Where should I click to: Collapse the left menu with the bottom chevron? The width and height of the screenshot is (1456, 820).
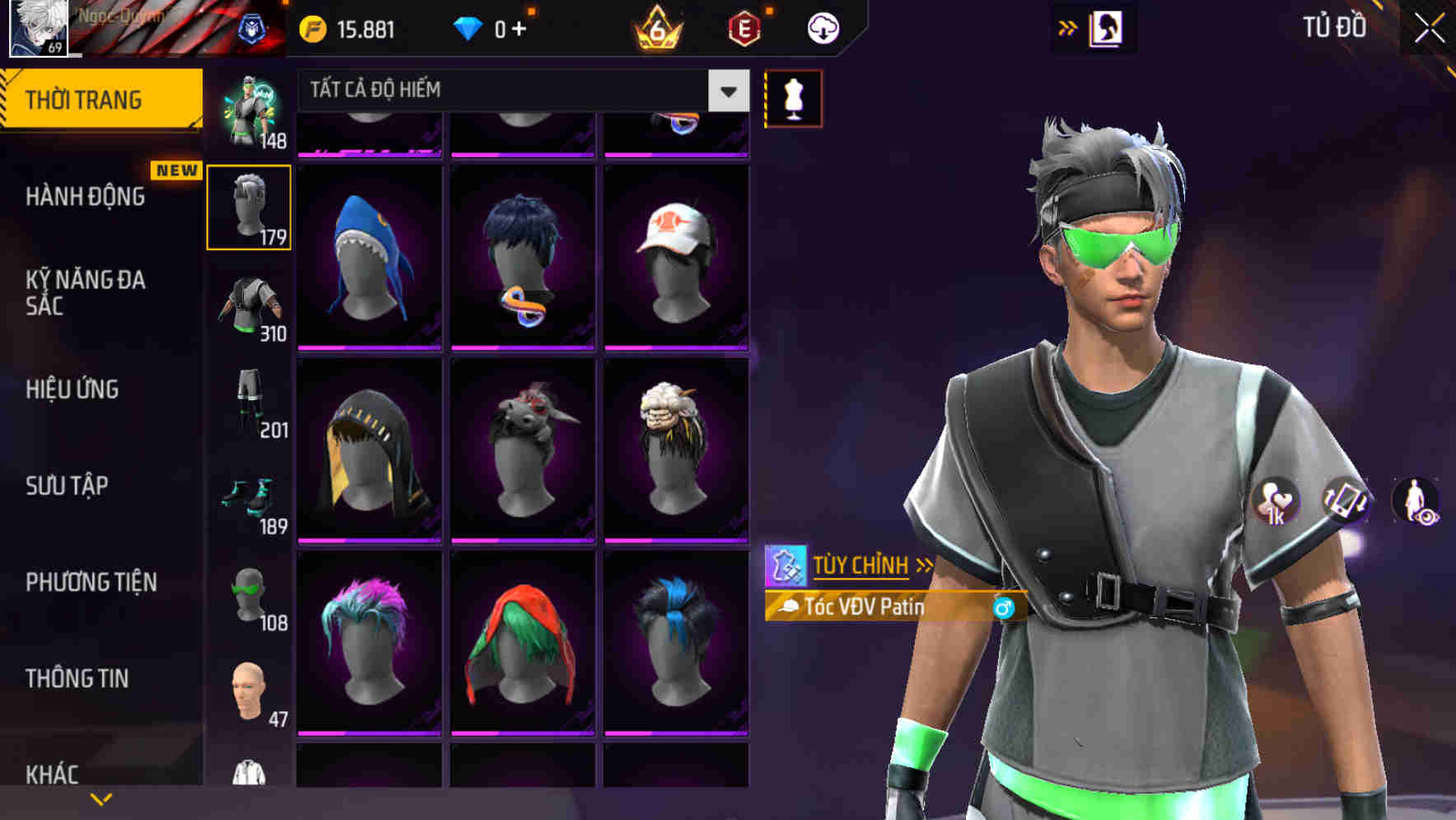101,797
